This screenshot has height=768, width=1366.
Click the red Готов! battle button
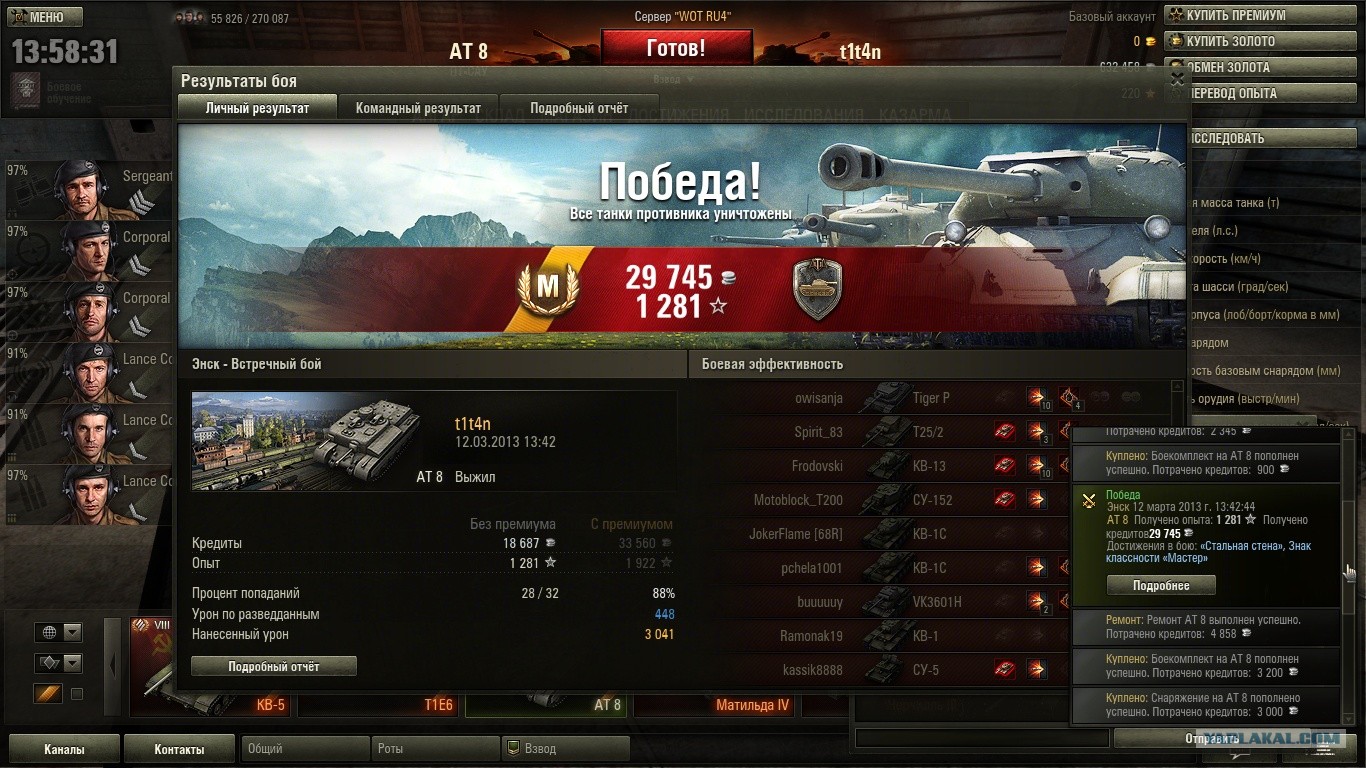[676, 47]
